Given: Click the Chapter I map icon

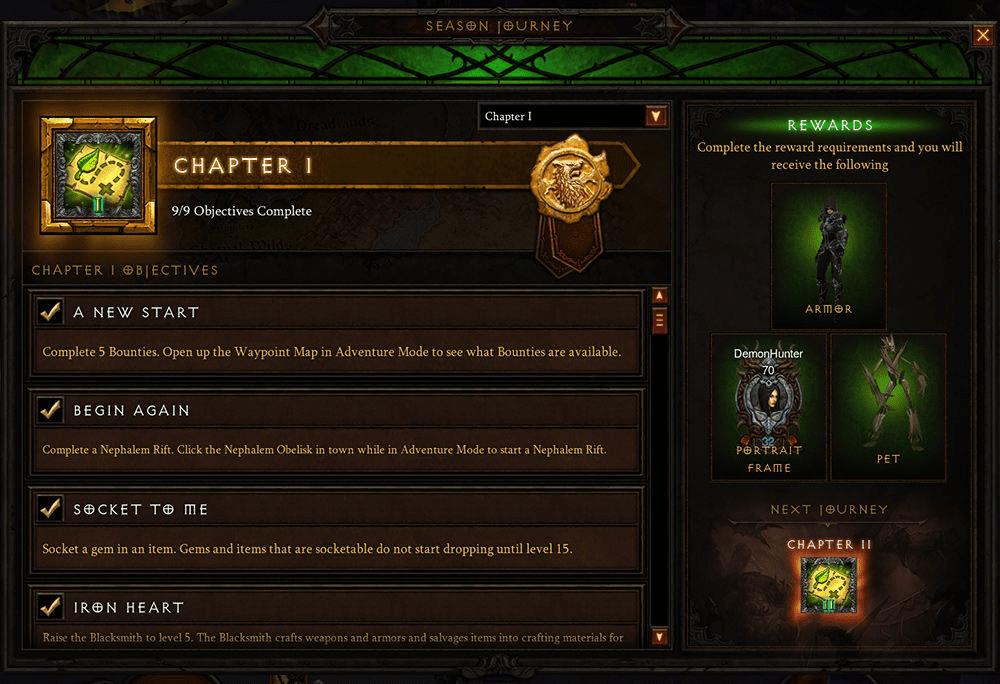Looking at the screenshot, I should 98,175.
